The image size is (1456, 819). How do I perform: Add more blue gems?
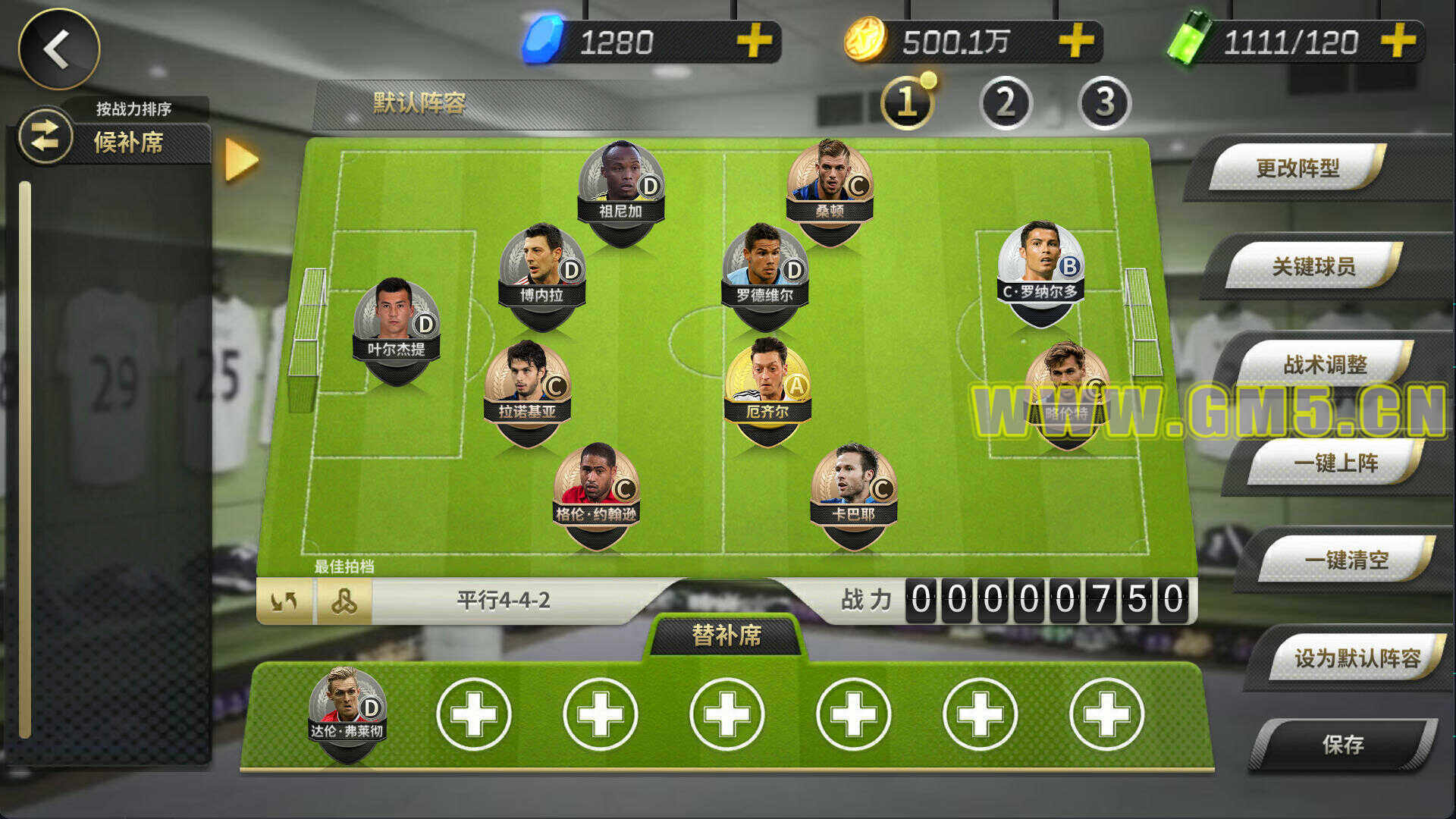point(754,41)
